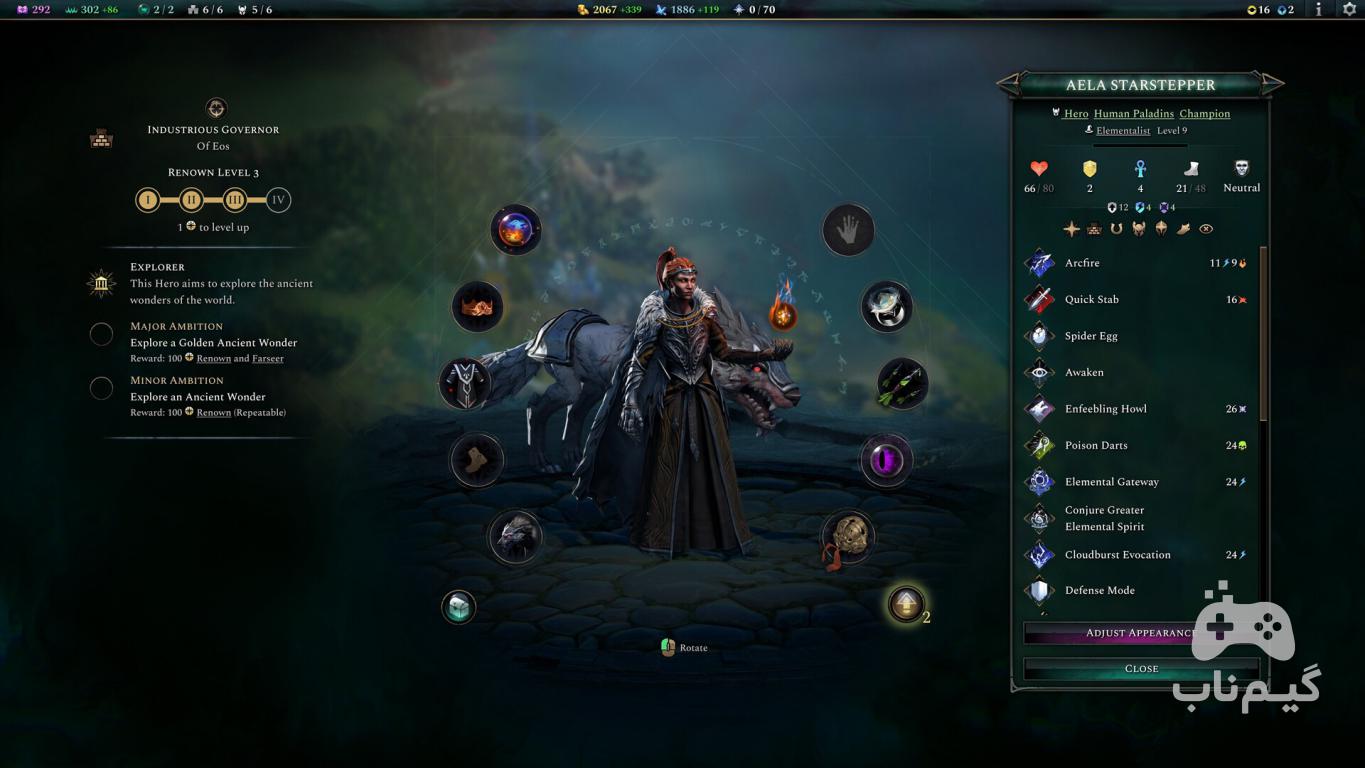Select the purple gem ring slot
Screen dimensions: 1365x768
click(x=886, y=461)
